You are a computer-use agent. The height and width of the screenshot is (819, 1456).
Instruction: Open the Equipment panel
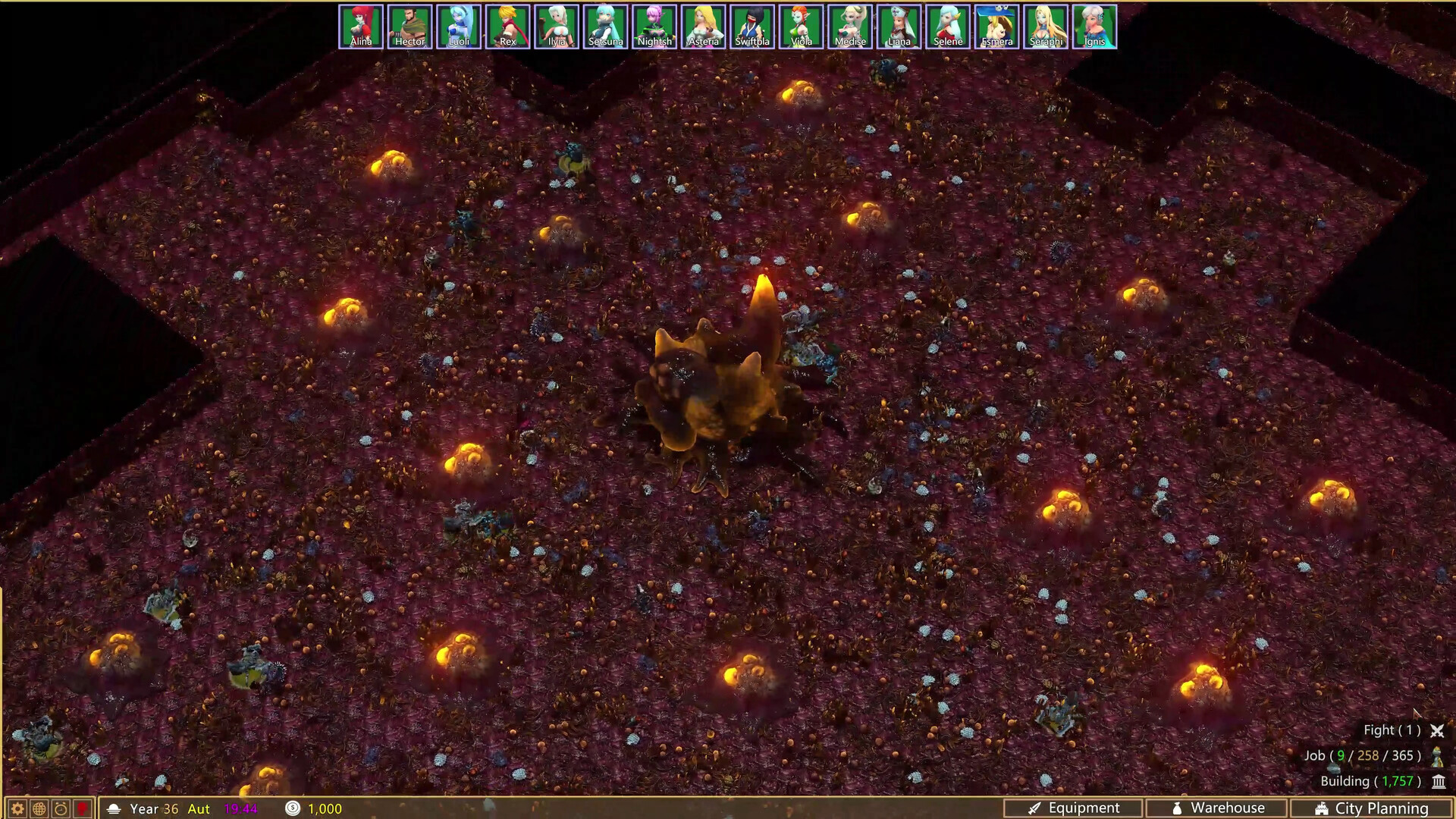[x=1077, y=808]
